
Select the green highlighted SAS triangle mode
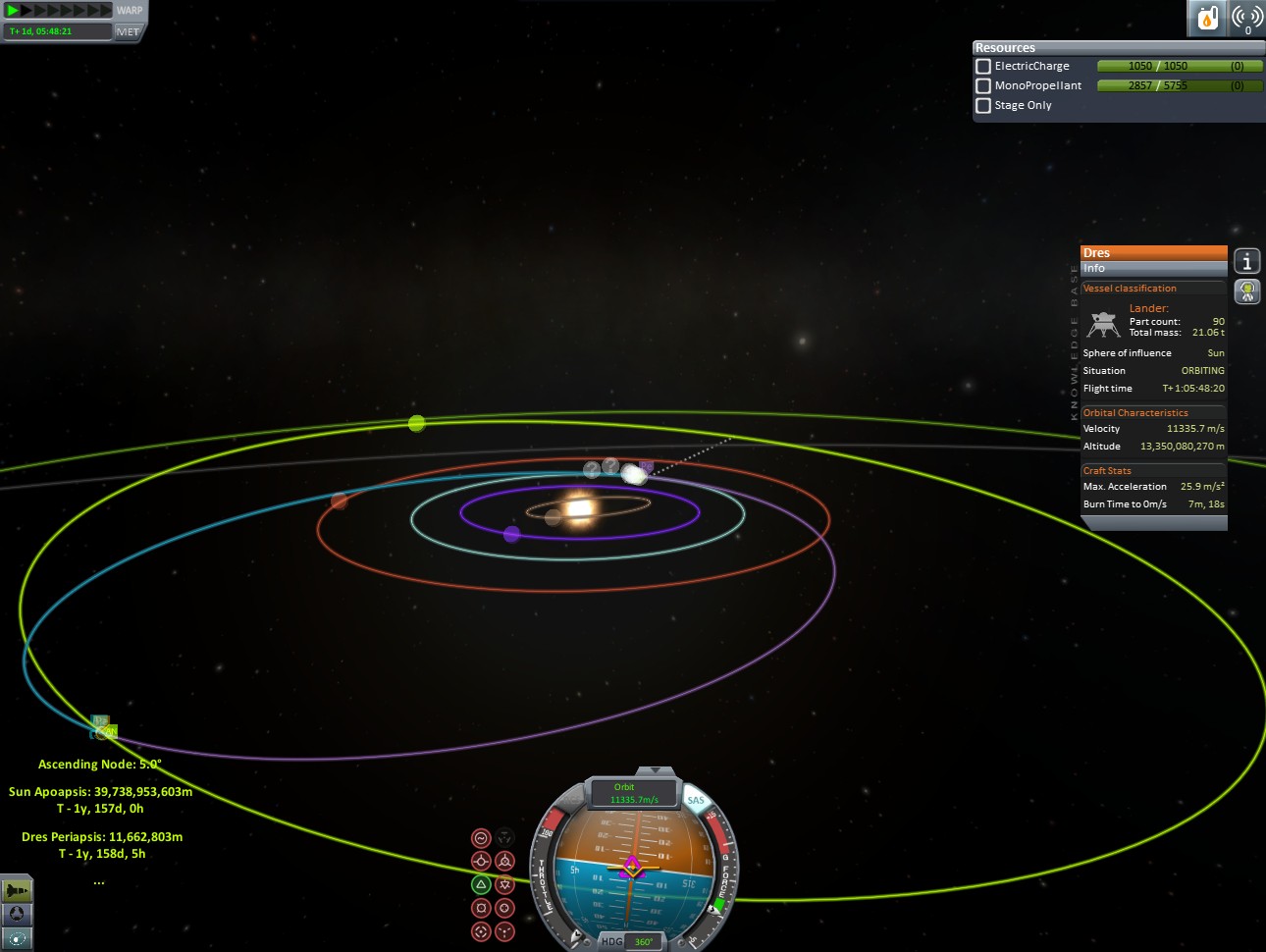coord(481,884)
